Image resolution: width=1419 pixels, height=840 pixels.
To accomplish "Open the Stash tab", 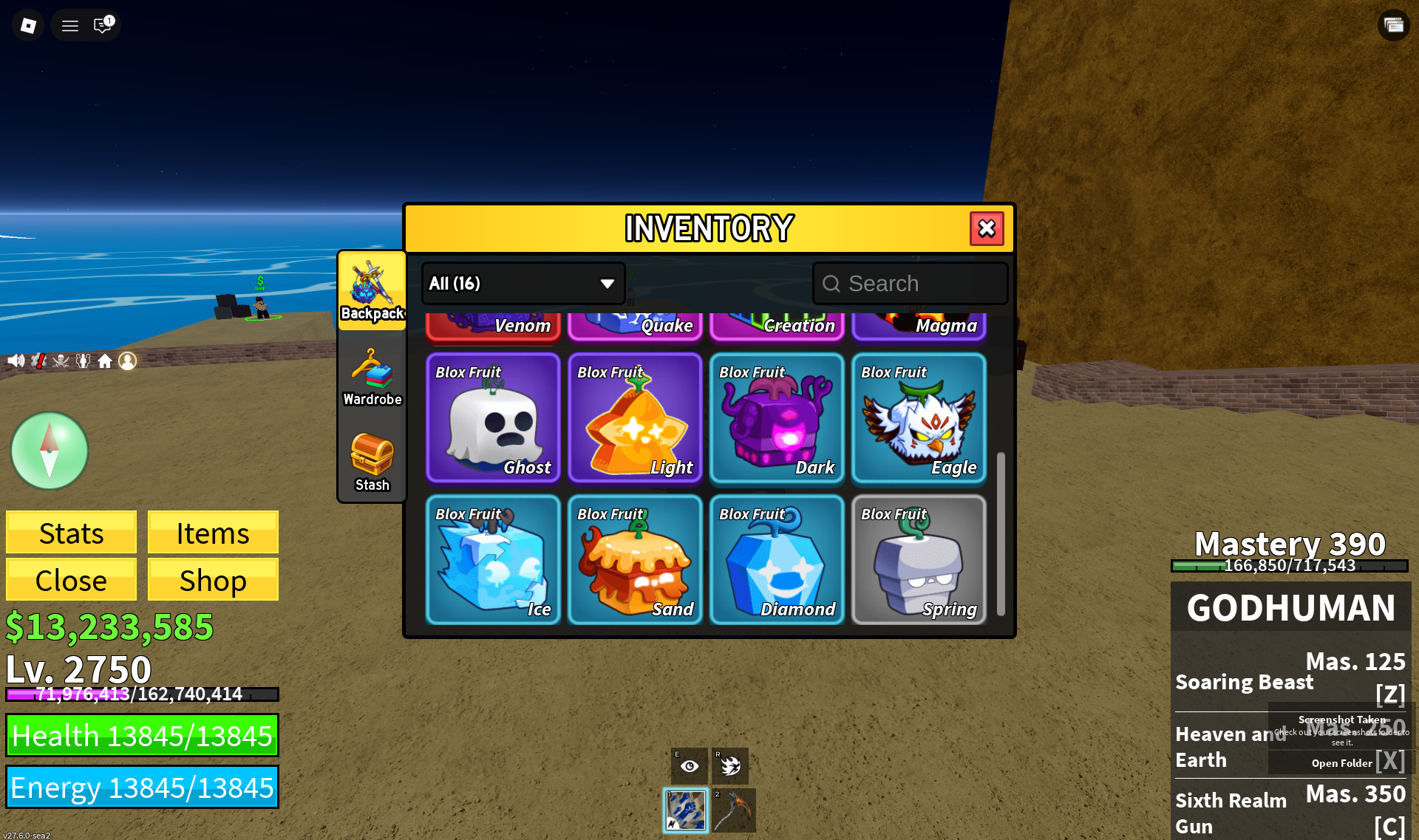I will coord(372,462).
